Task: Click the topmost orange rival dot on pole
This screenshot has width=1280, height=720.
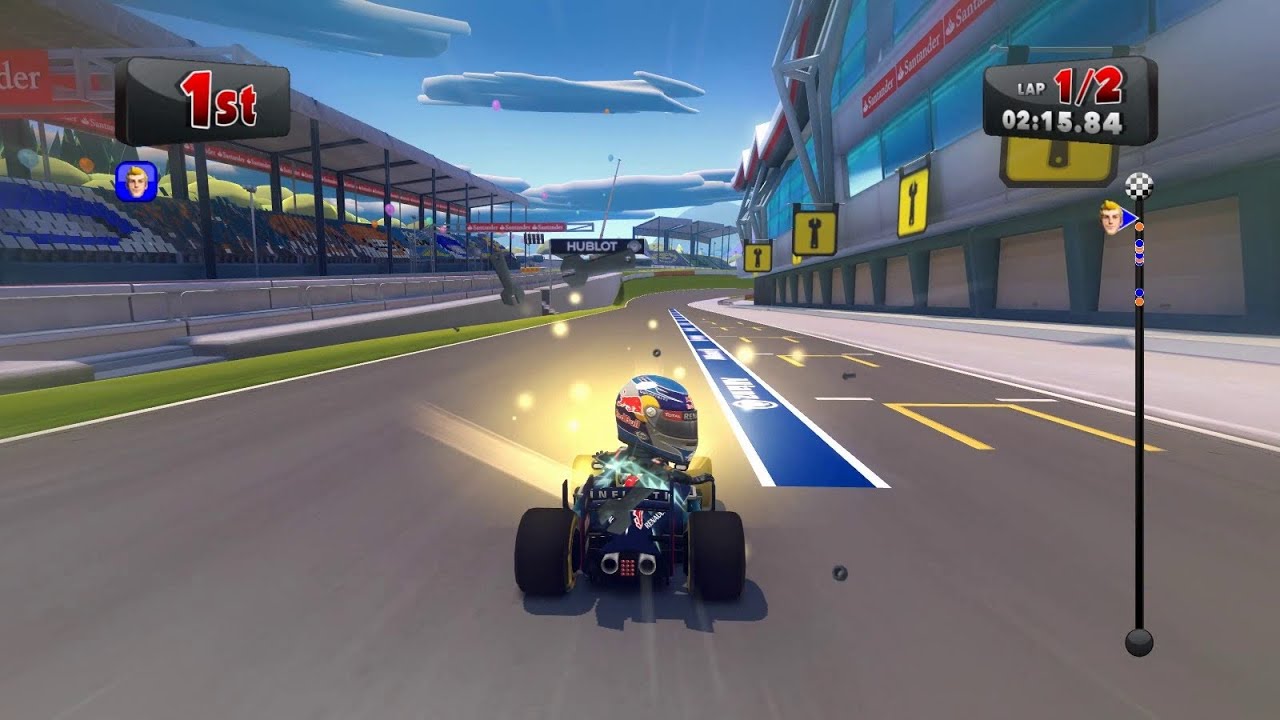Action: [1138, 227]
